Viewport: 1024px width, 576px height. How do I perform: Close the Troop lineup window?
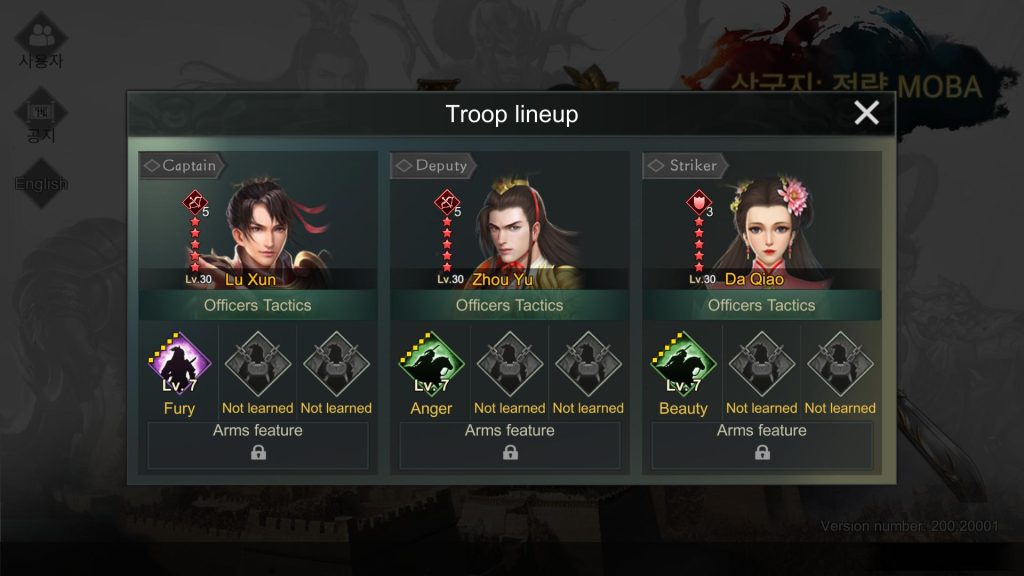click(866, 113)
